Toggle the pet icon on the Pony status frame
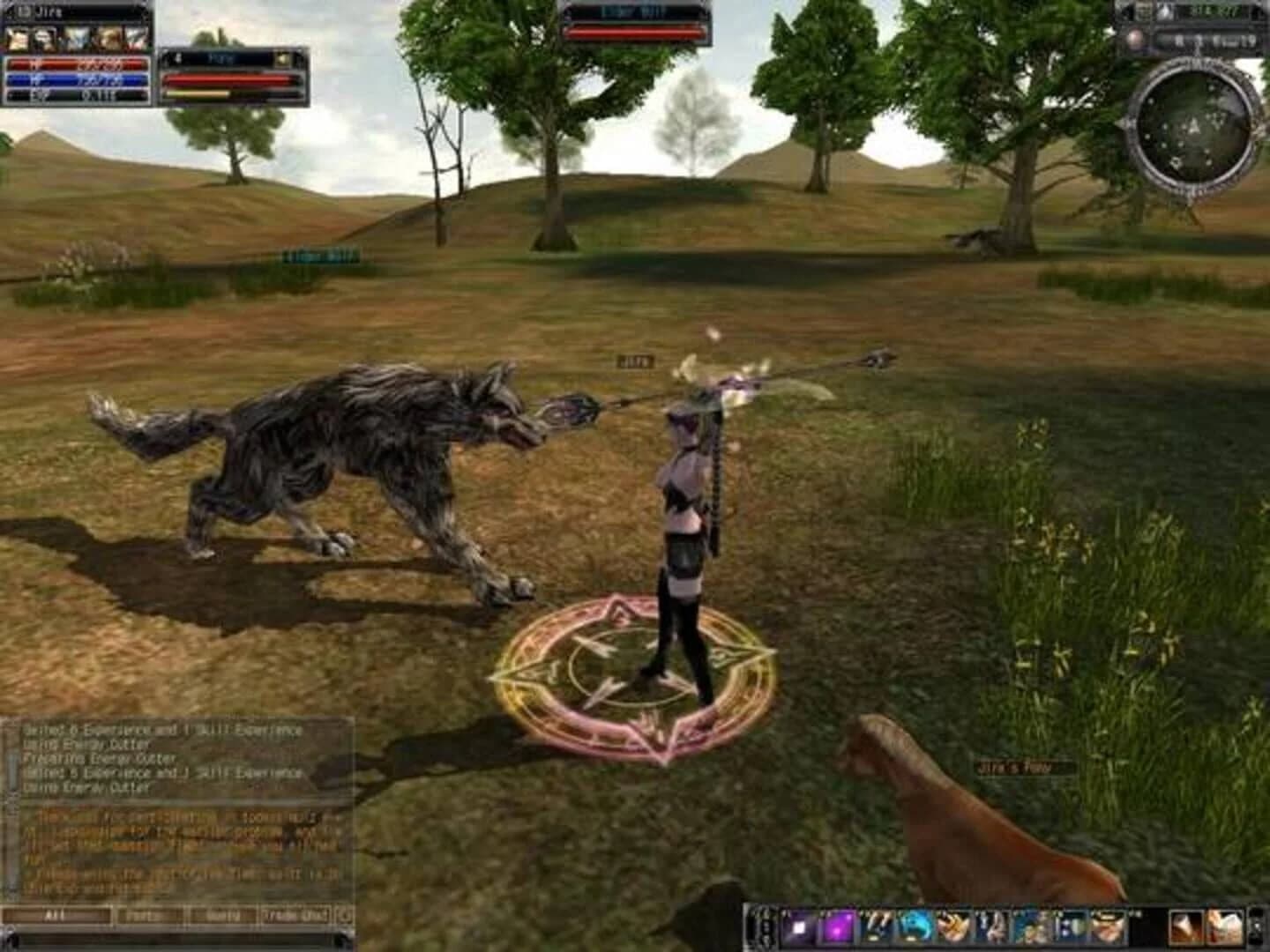Screen dimensions: 1270x952 tap(284, 58)
